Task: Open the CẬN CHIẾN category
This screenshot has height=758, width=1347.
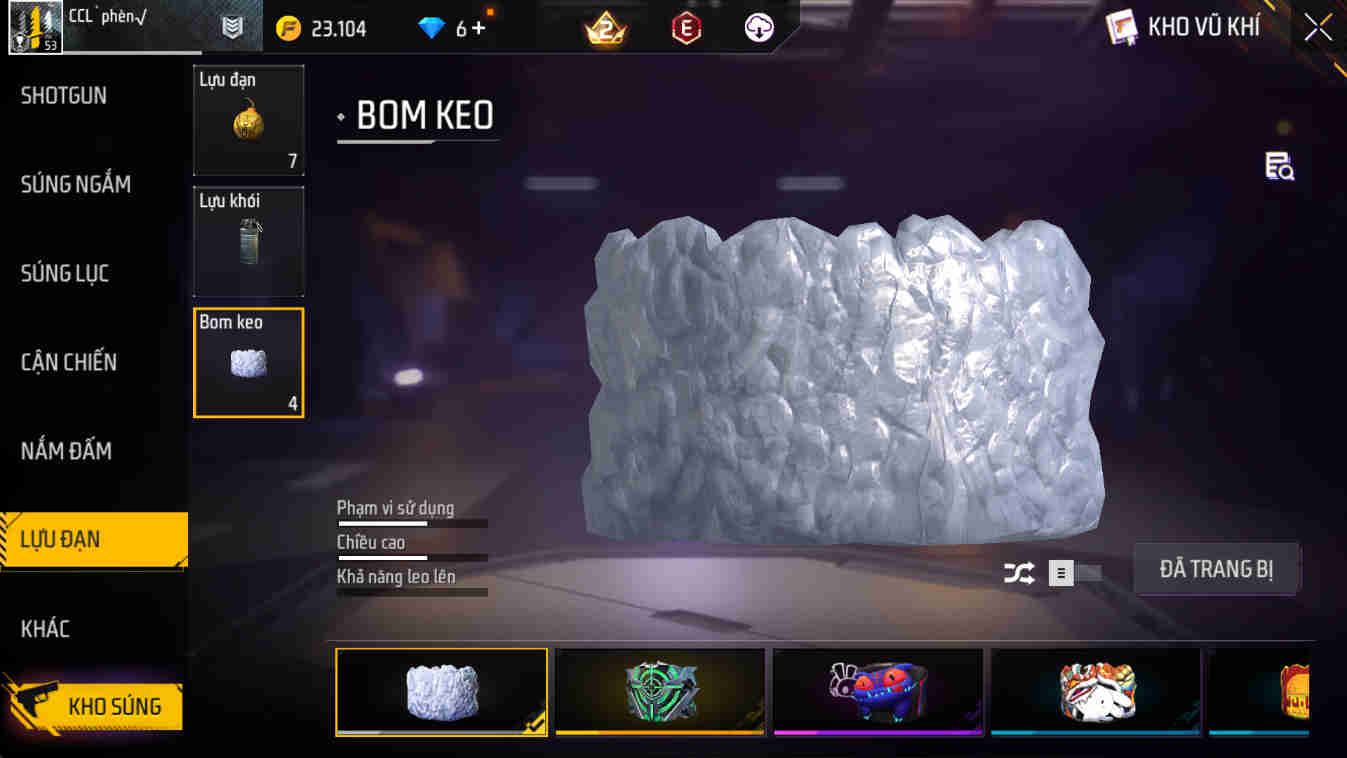Action: [x=67, y=362]
